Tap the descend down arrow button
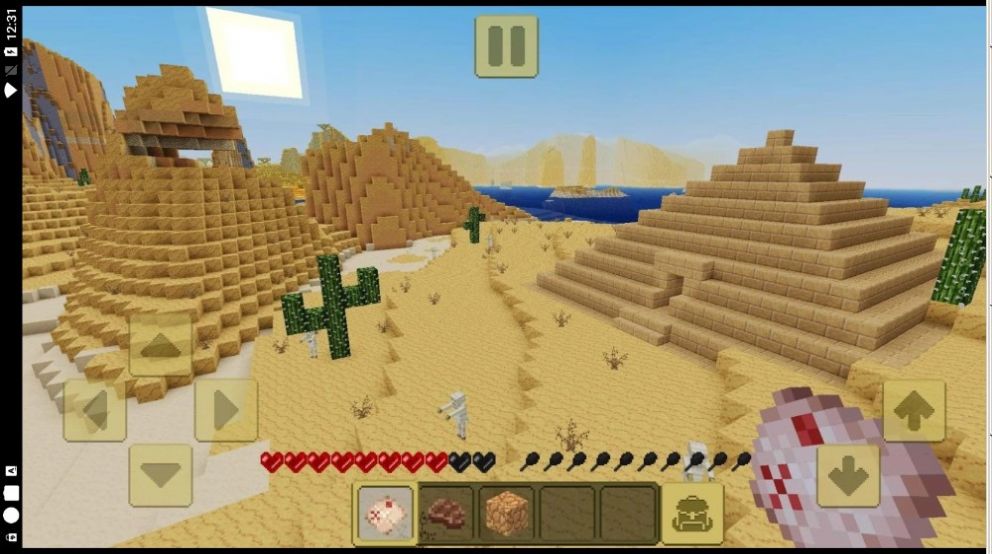The image size is (992, 554). pyautogui.click(x=849, y=476)
